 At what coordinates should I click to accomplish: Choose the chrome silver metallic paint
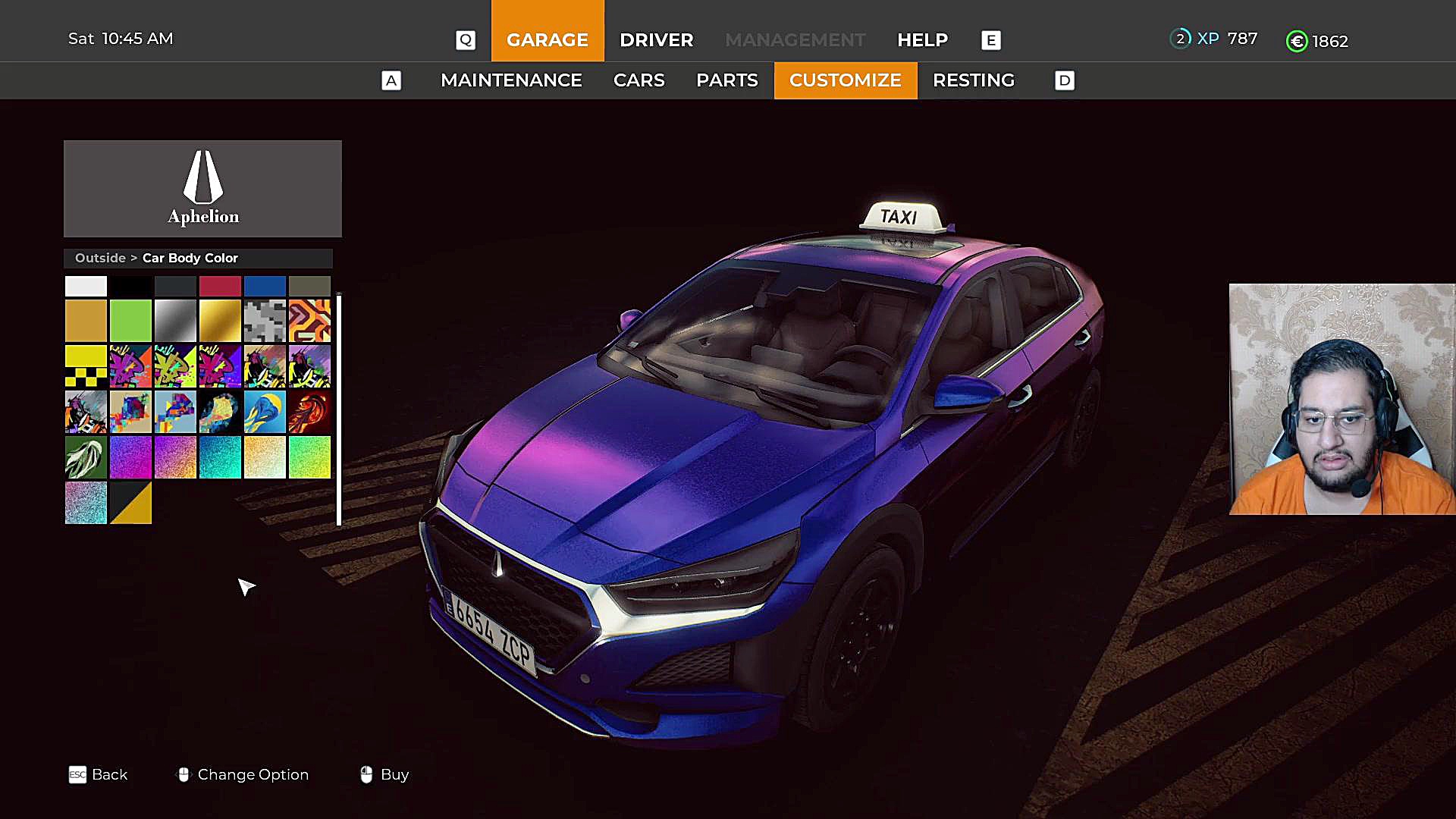[175, 321]
